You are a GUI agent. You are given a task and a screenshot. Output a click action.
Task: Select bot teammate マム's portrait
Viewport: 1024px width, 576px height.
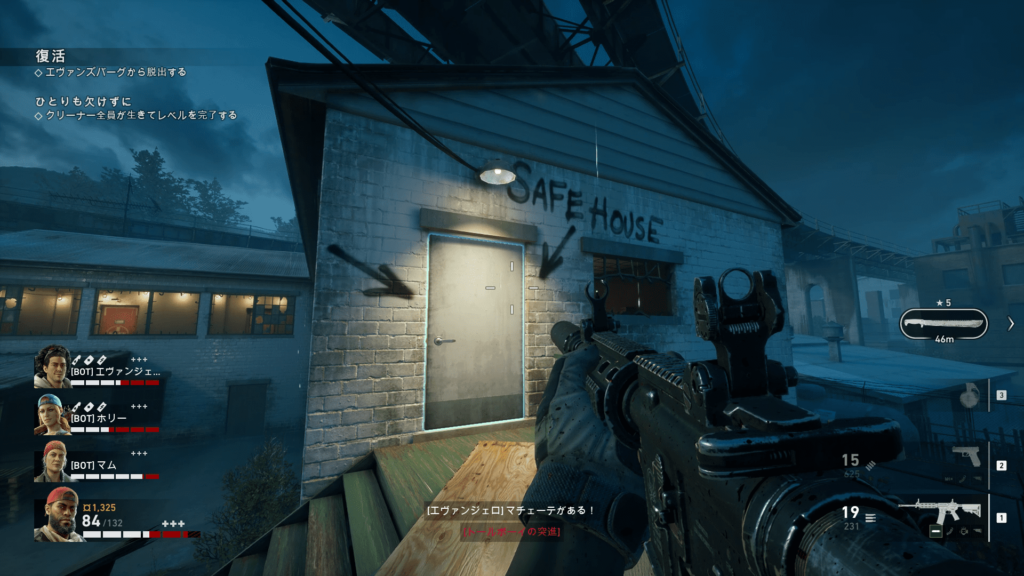[52, 461]
